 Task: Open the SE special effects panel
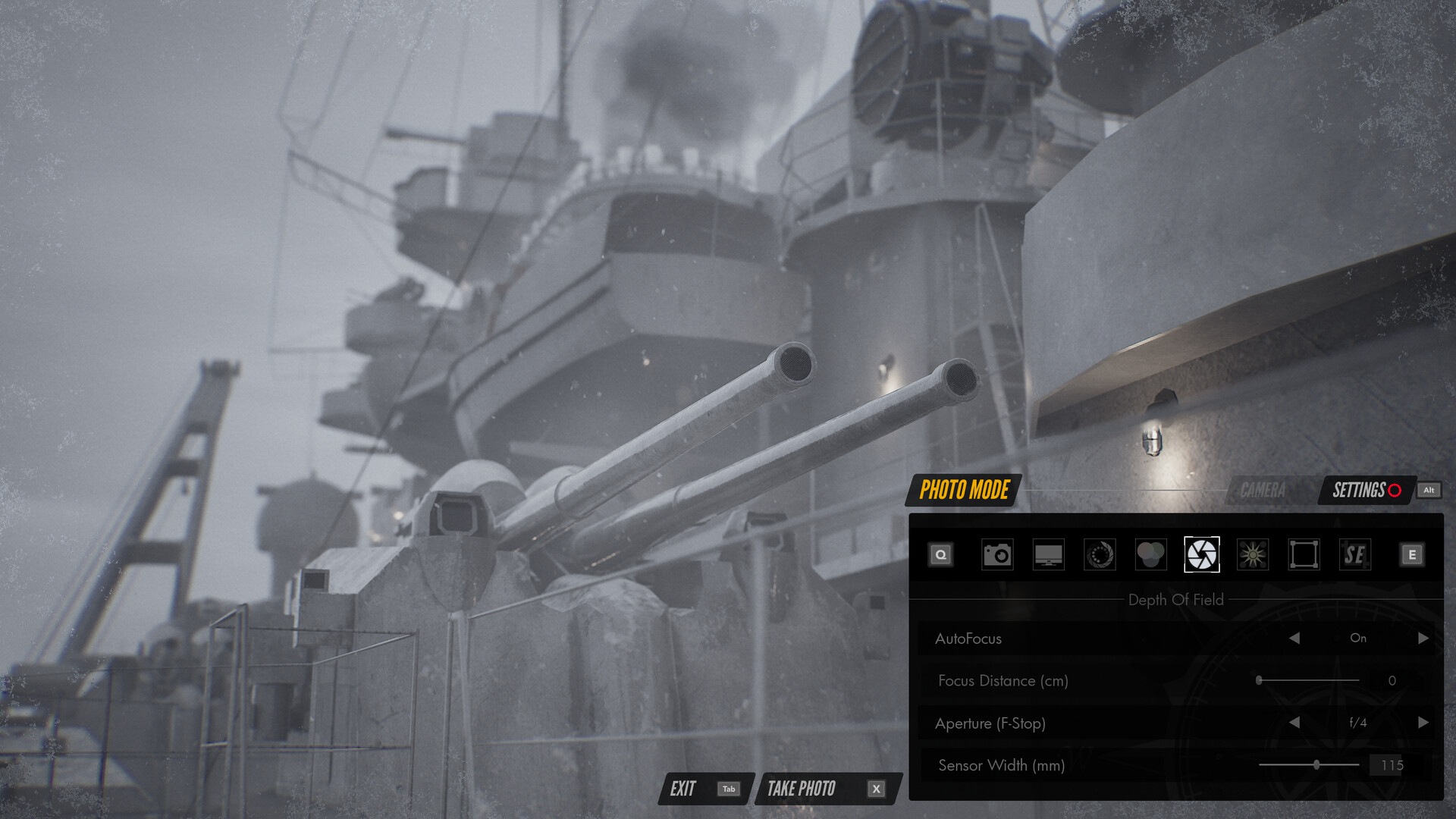coord(1354,554)
